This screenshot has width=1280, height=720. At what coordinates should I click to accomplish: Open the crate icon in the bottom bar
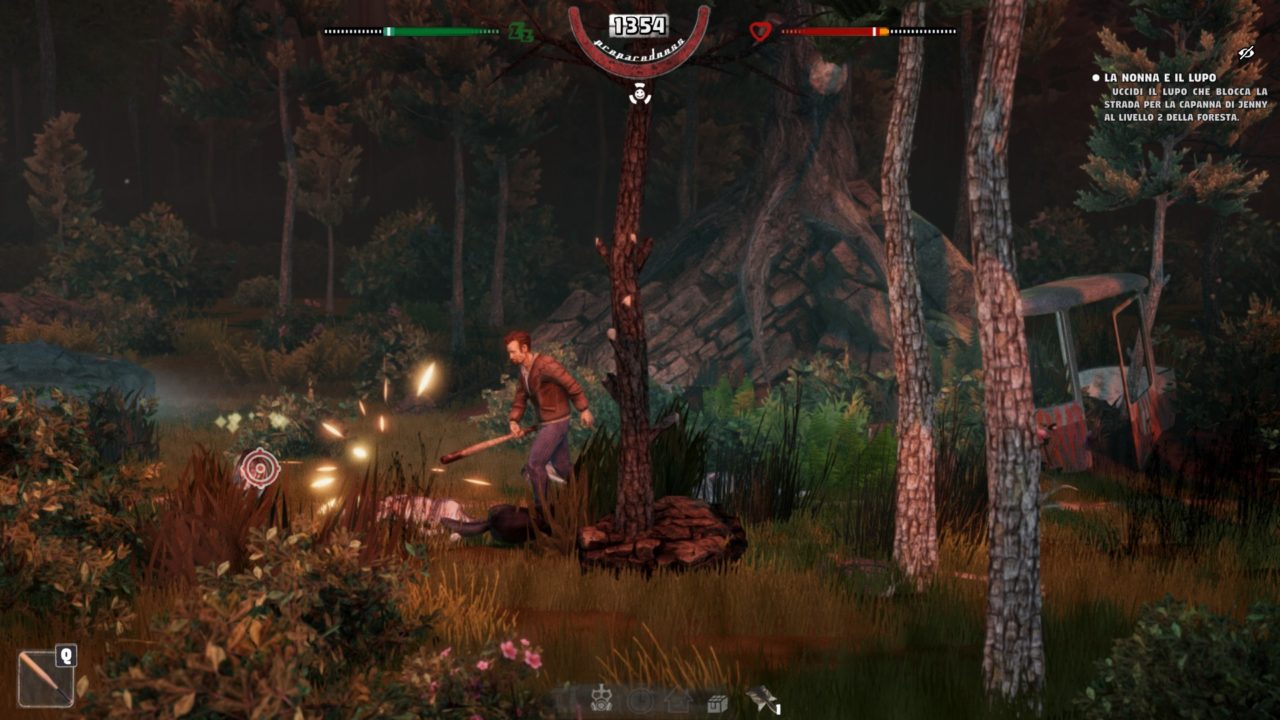[x=716, y=702]
